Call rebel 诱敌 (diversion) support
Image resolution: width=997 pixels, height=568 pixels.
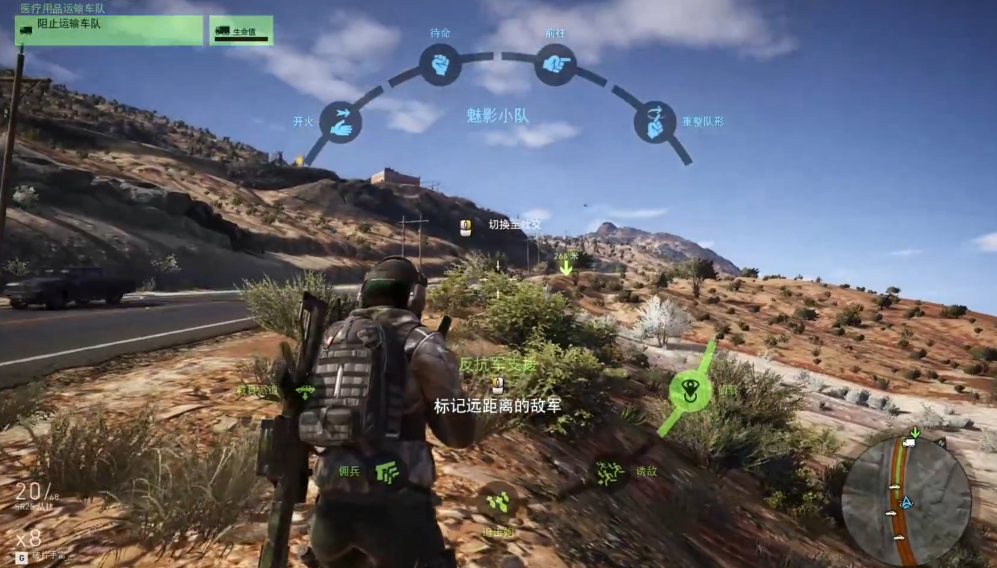coord(607,472)
